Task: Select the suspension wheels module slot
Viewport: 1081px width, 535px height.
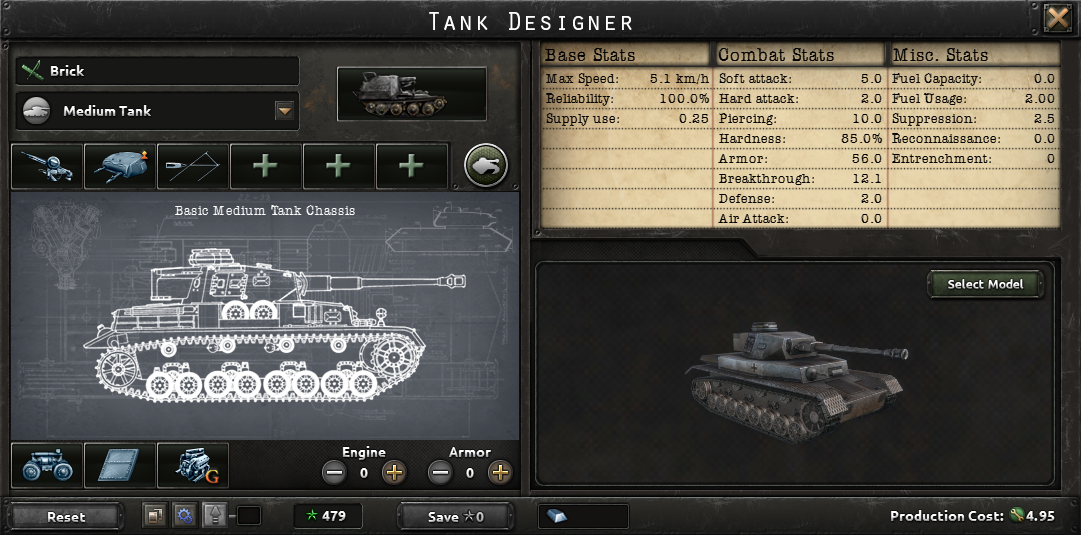Action: [x=47, y=466]
